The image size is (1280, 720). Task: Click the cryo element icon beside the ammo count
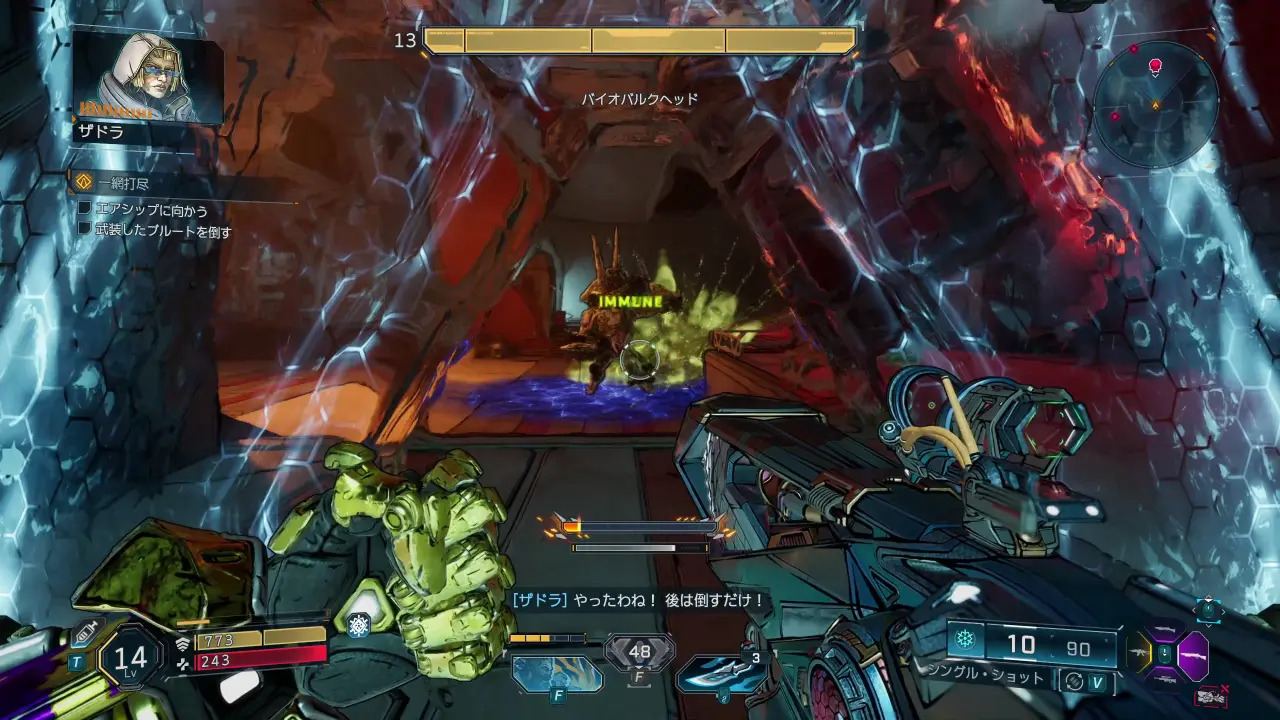pyautogui.click(x=965, y=641)
